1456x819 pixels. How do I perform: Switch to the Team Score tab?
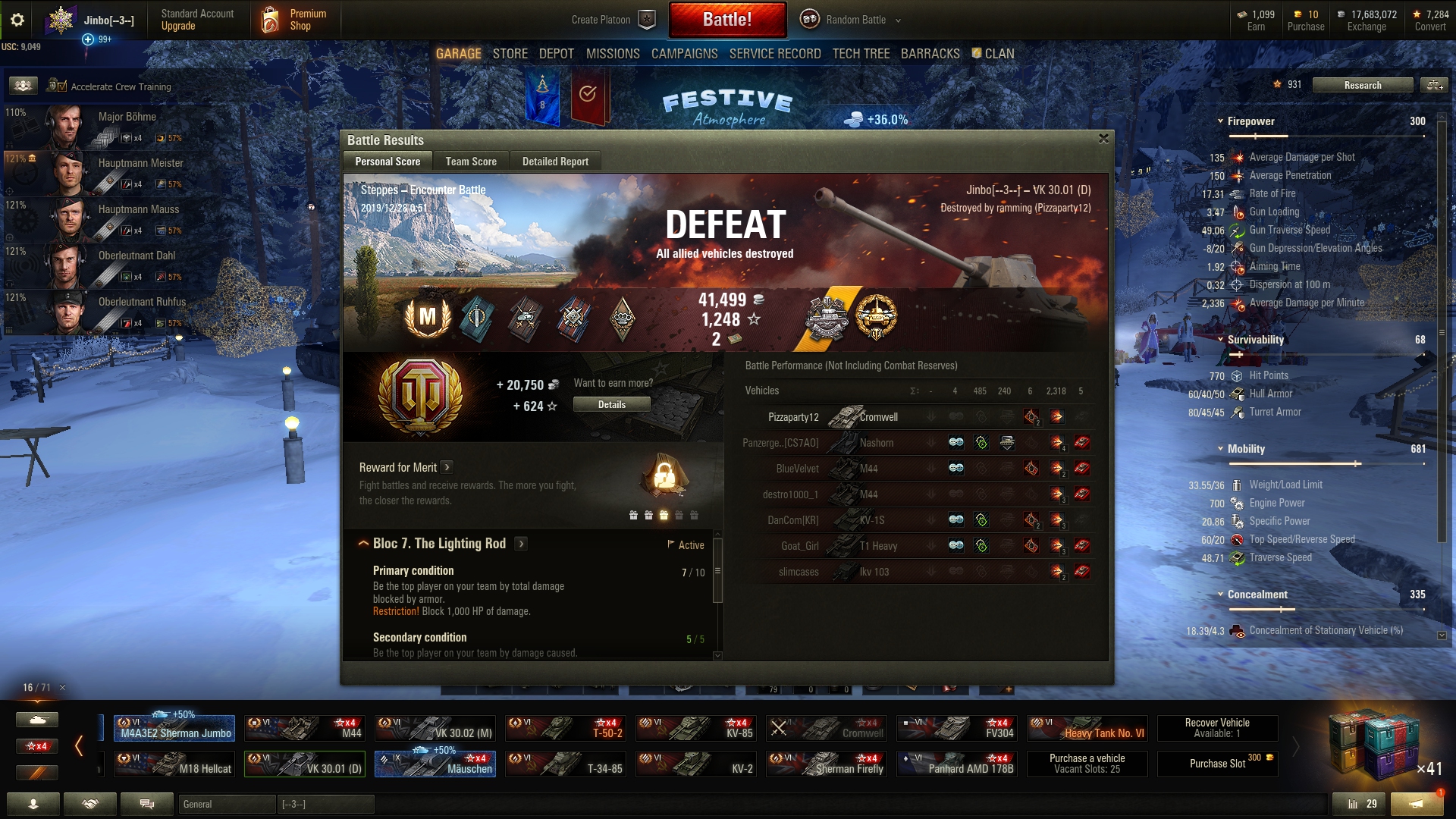click(x=471, y=162)
